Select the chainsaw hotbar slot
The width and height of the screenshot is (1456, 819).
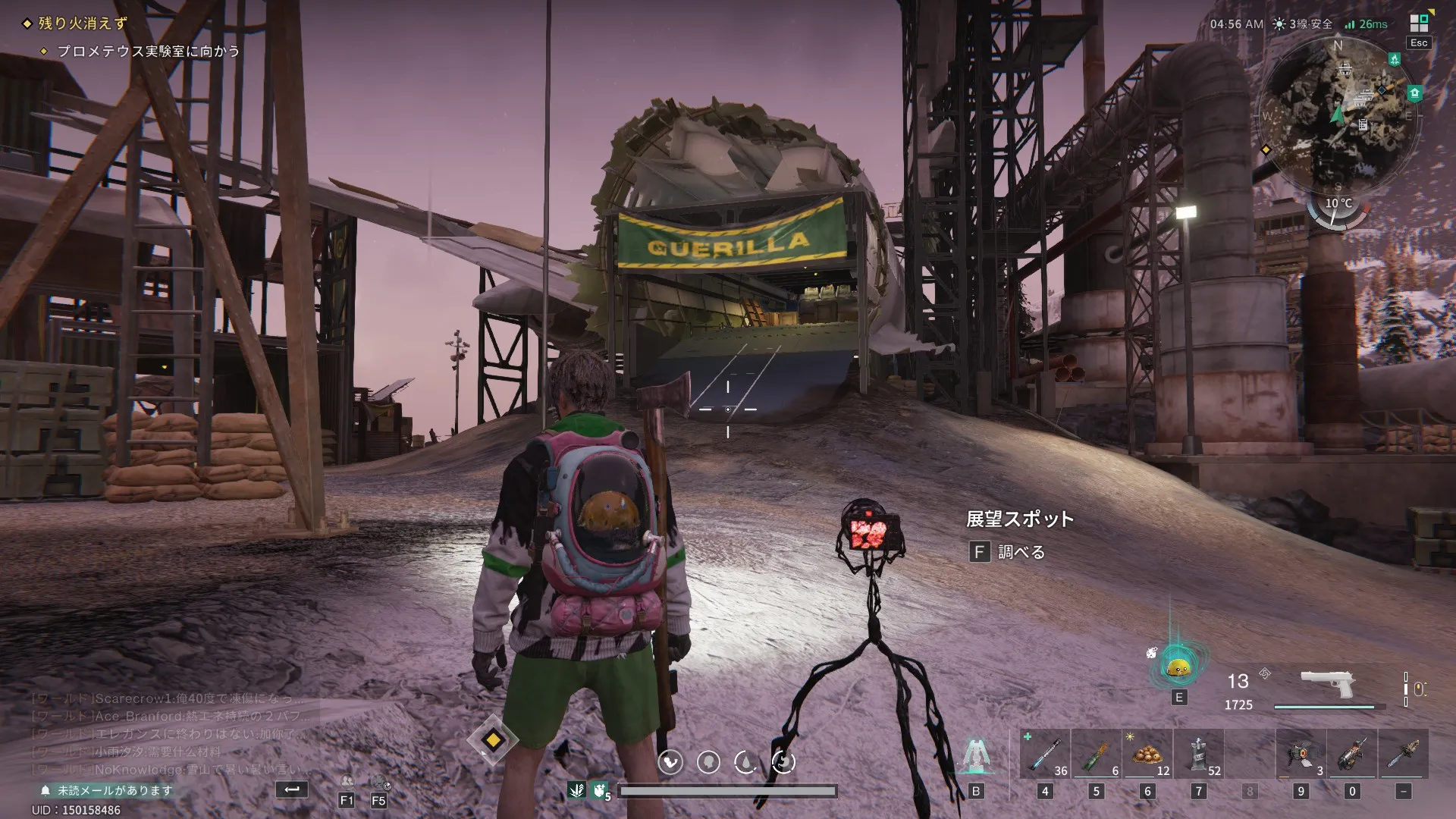pyautogui.click(x=1403, y=755)
